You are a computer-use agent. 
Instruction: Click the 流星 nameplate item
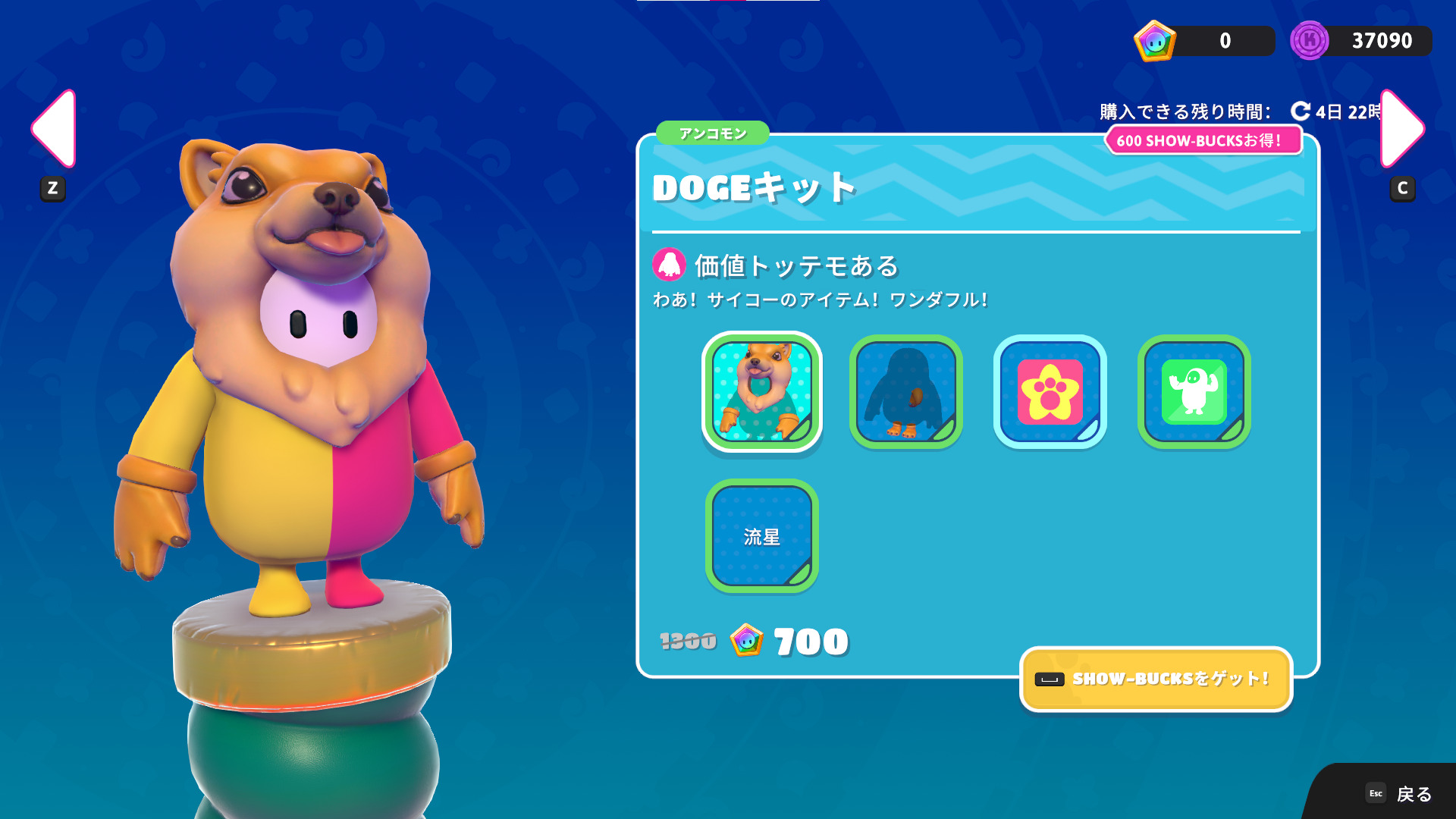point(761,536)
